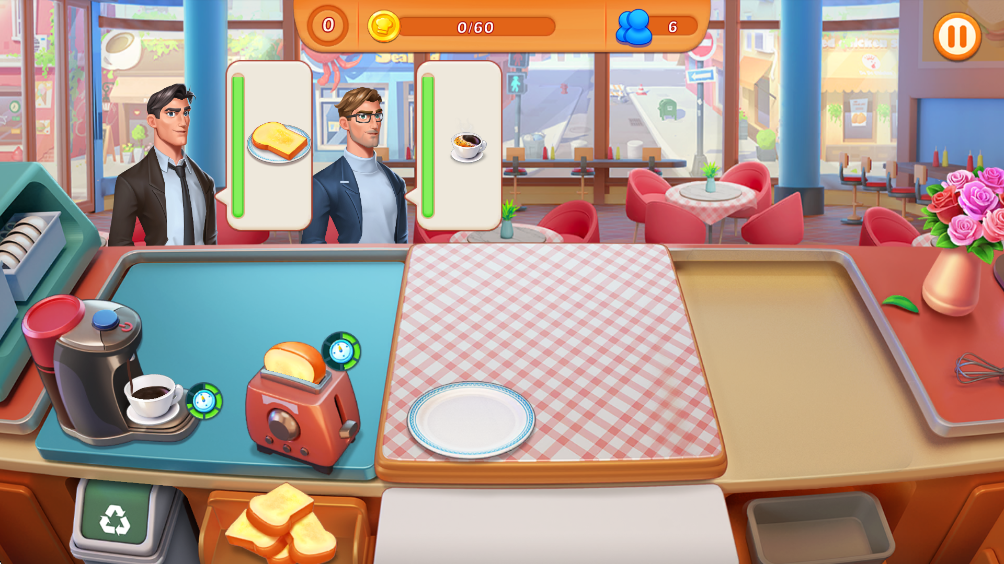Open the recycle trash bin
The width and height of the screenshot is (1004, 564).
pos(115,518)
